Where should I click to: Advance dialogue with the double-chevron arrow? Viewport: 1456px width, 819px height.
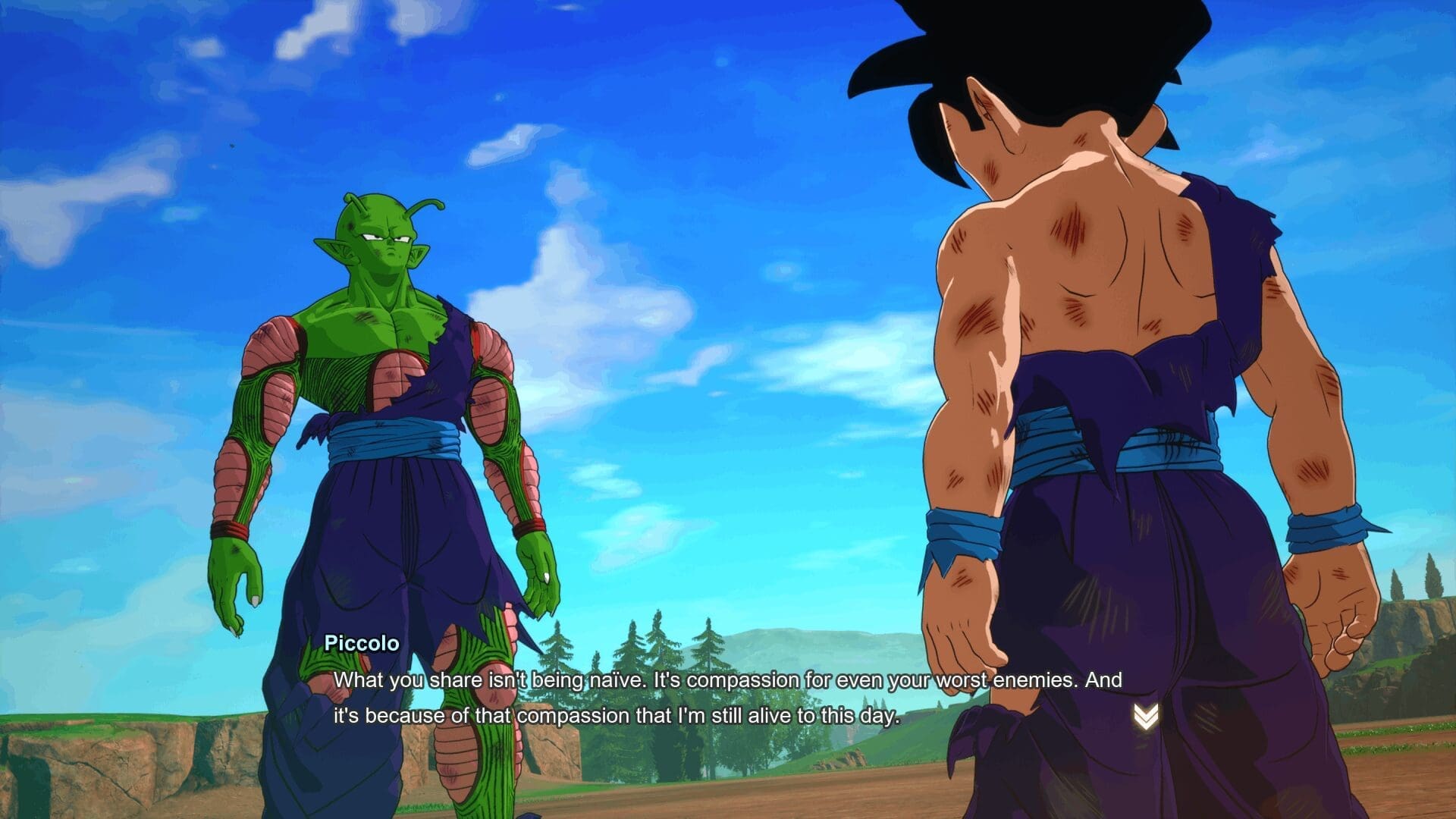[x=1145, y=717]
